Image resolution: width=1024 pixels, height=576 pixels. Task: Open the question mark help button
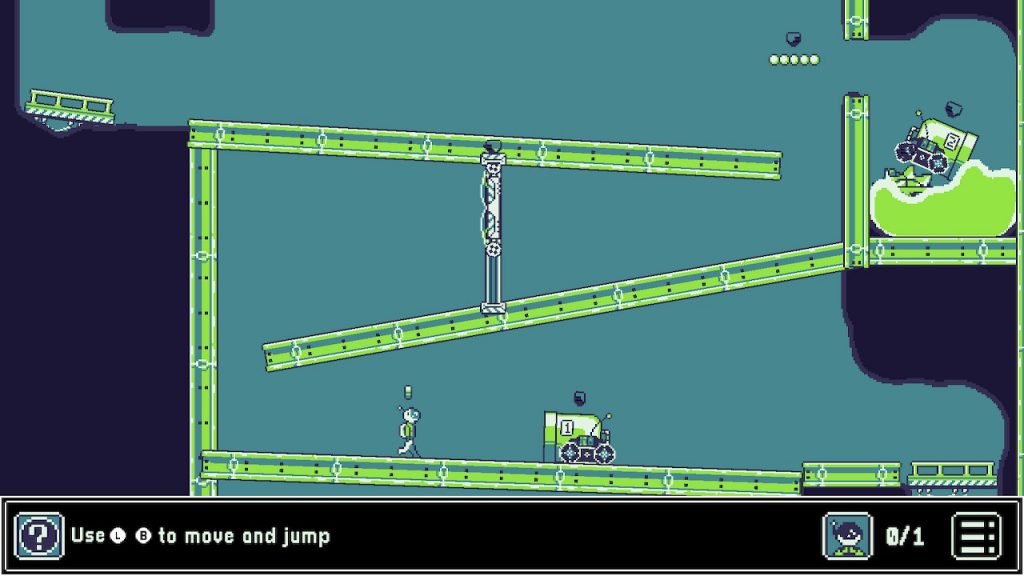(40, 536)
